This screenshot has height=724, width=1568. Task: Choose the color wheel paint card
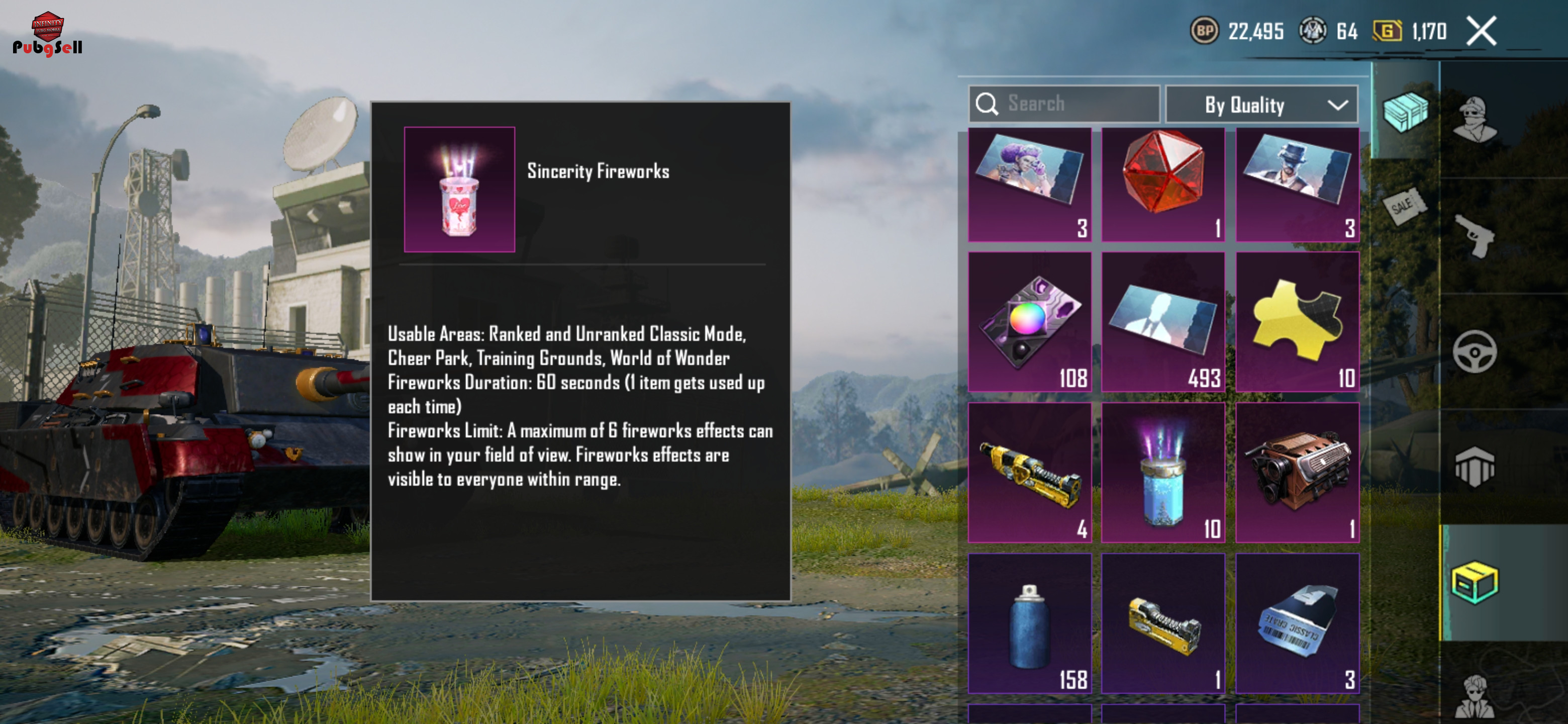click(1029, 321)
